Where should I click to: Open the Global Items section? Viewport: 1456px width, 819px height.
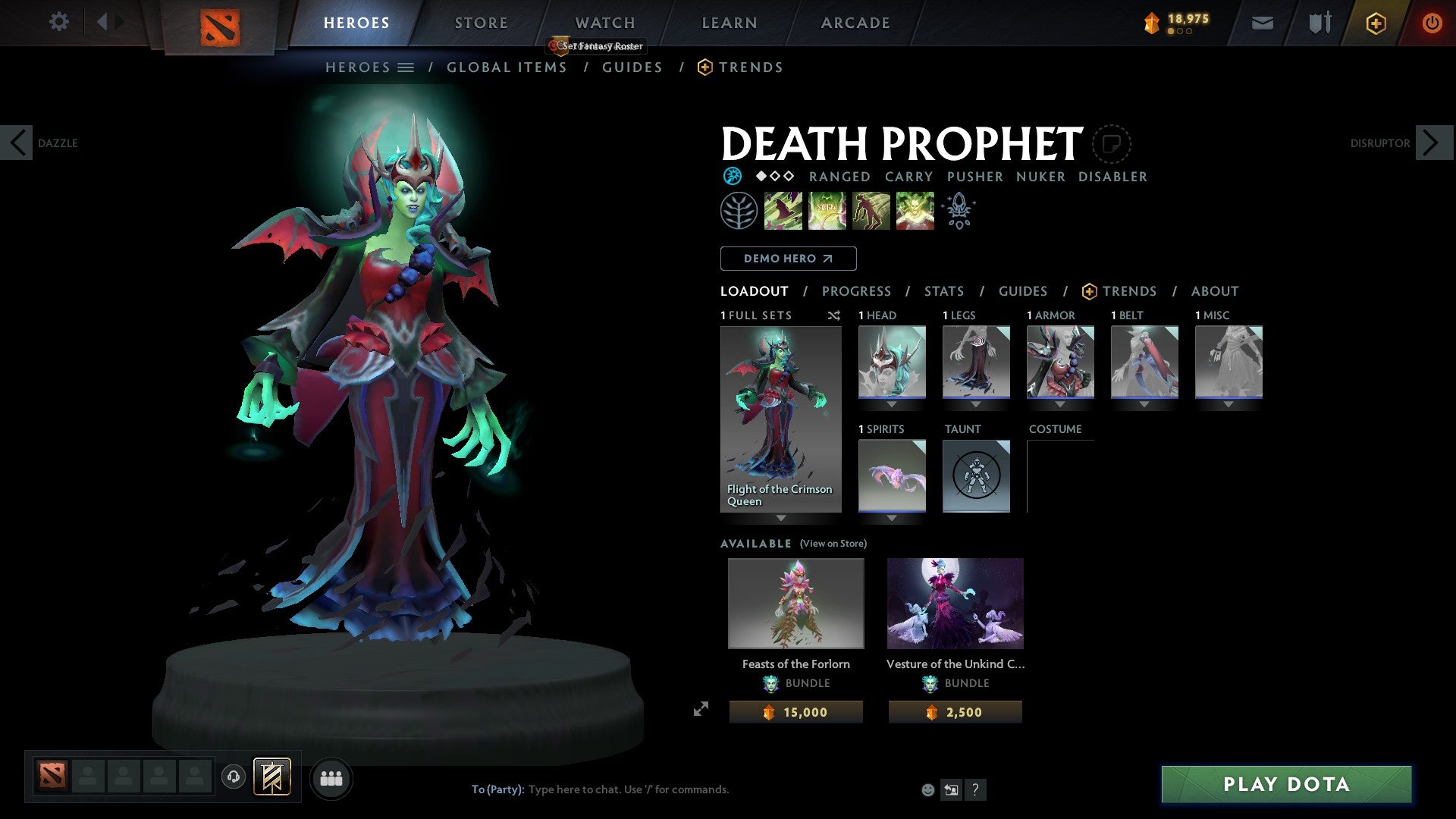point(507,67)
